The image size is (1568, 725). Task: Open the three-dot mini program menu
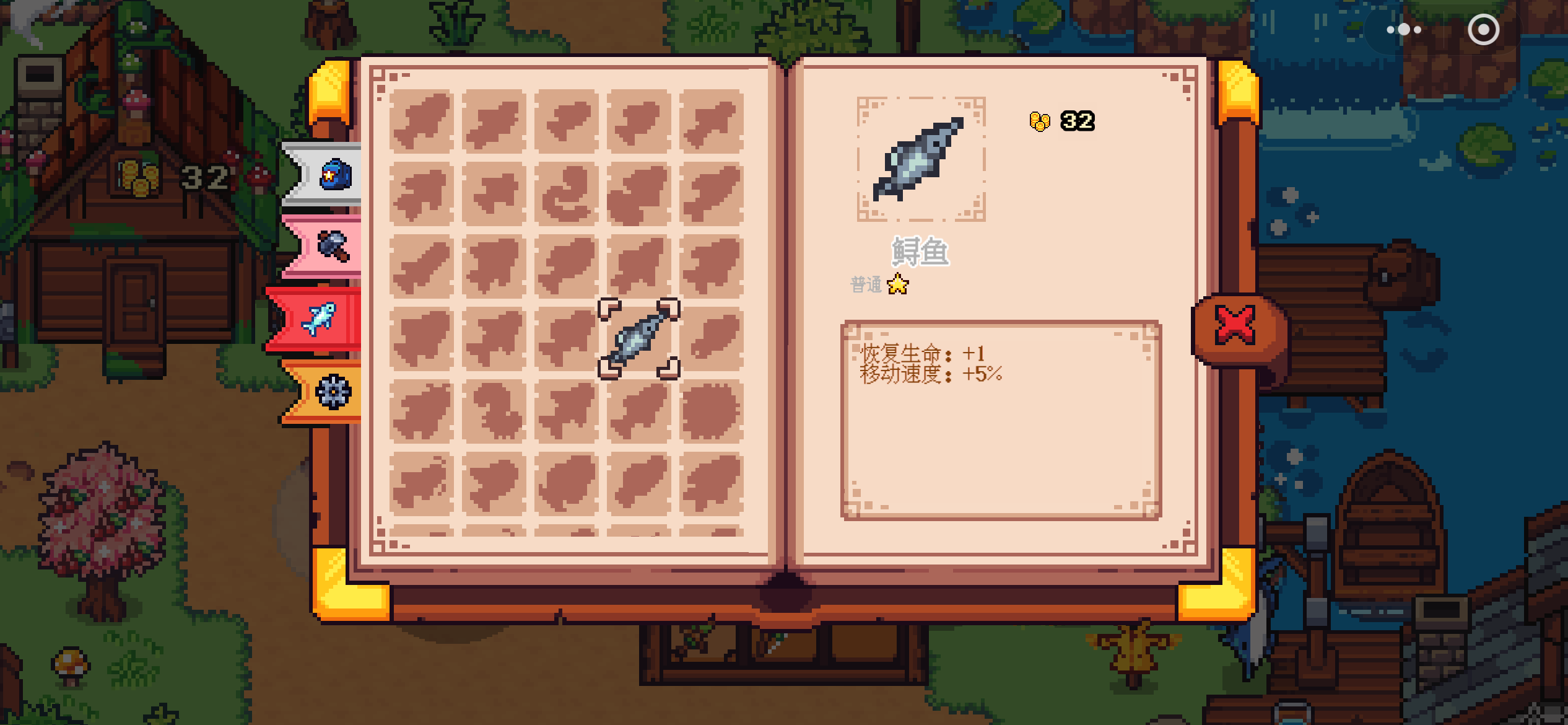pos(1403,30)
